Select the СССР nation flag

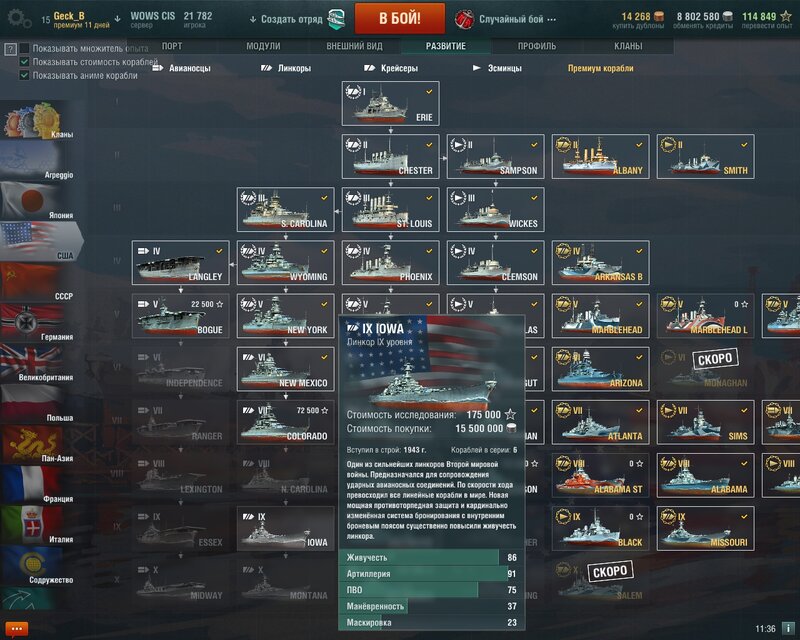point(37,281)
